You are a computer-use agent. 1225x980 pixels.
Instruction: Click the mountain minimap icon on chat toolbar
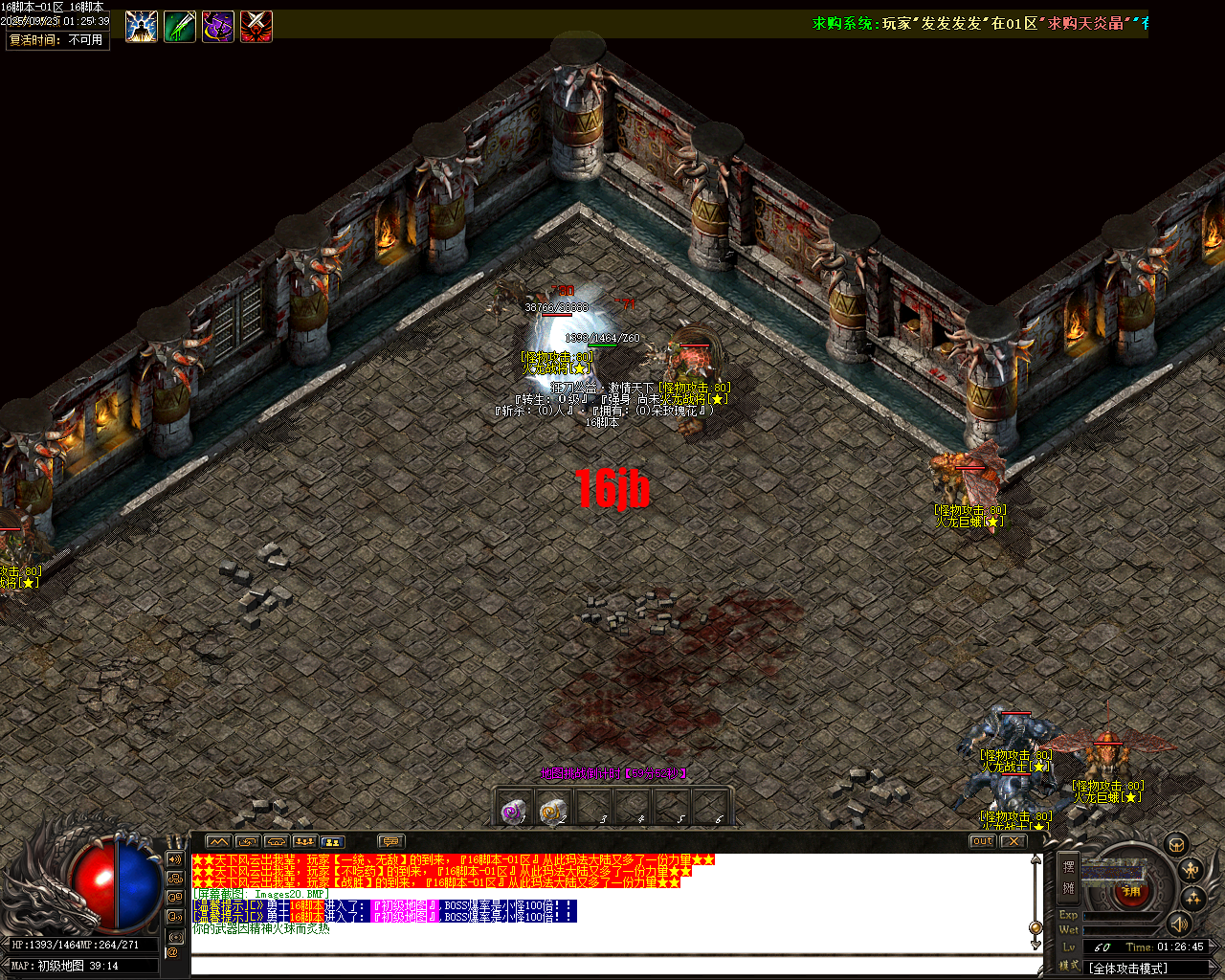pyautogui.click(x=219, y=841)
